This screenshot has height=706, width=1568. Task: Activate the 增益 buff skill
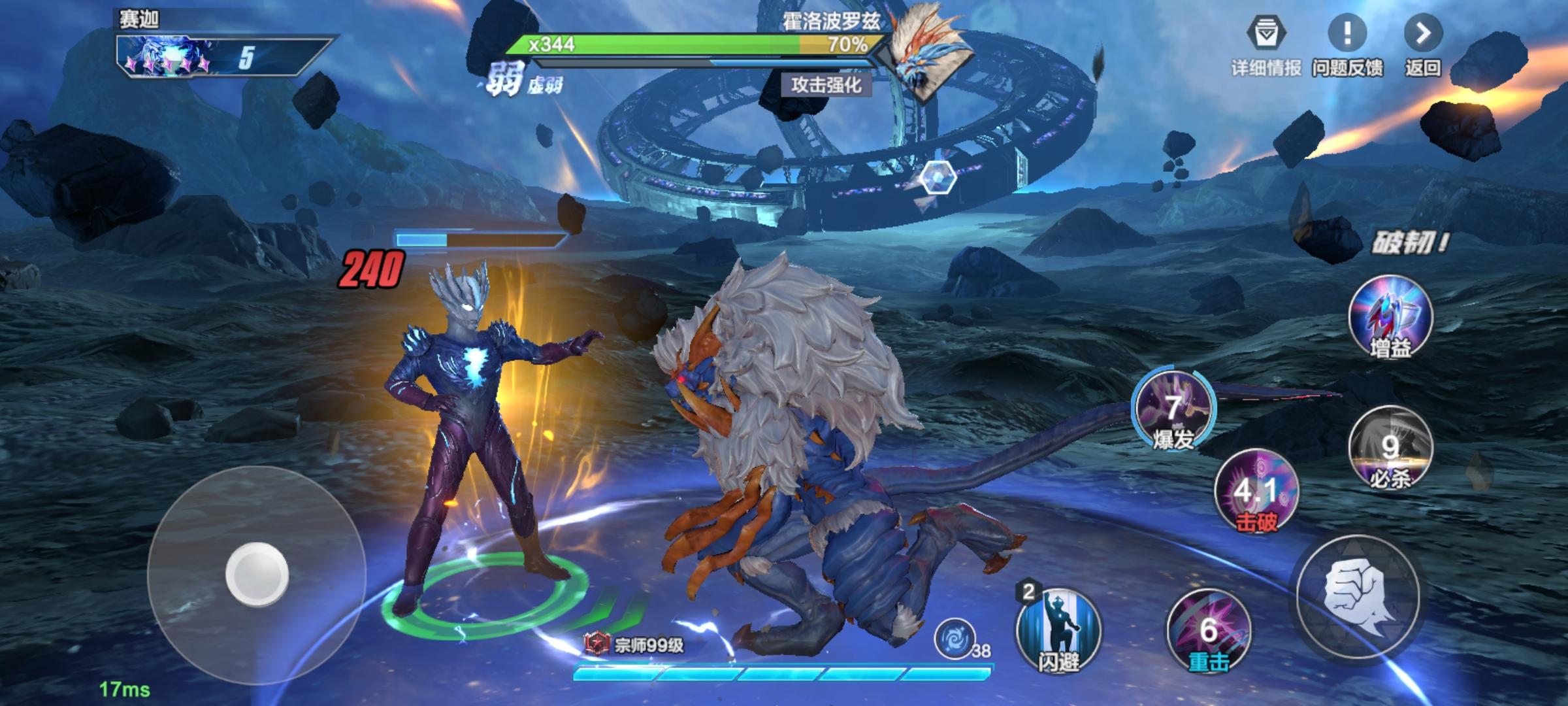1390,318
